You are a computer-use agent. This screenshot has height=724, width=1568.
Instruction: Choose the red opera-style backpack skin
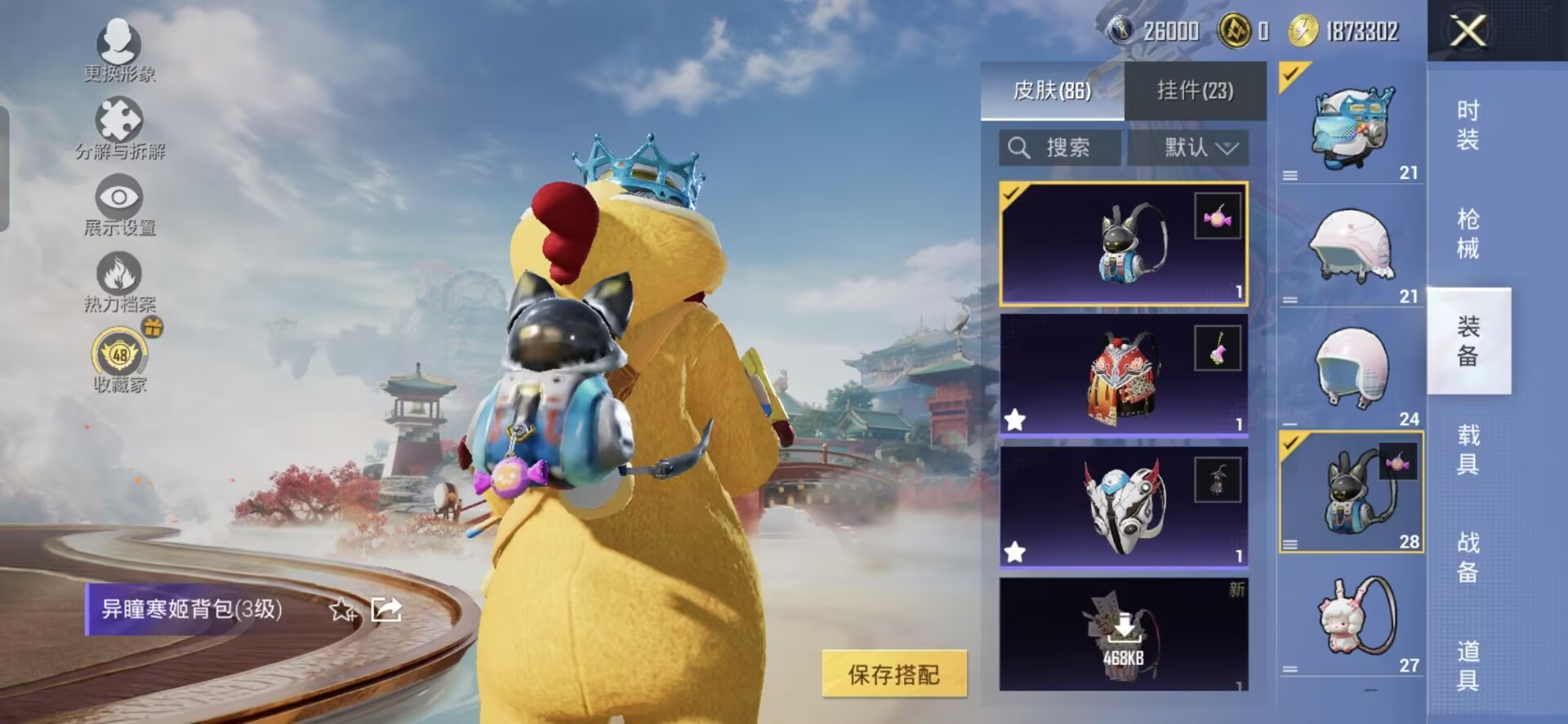tap(1123, 376)
